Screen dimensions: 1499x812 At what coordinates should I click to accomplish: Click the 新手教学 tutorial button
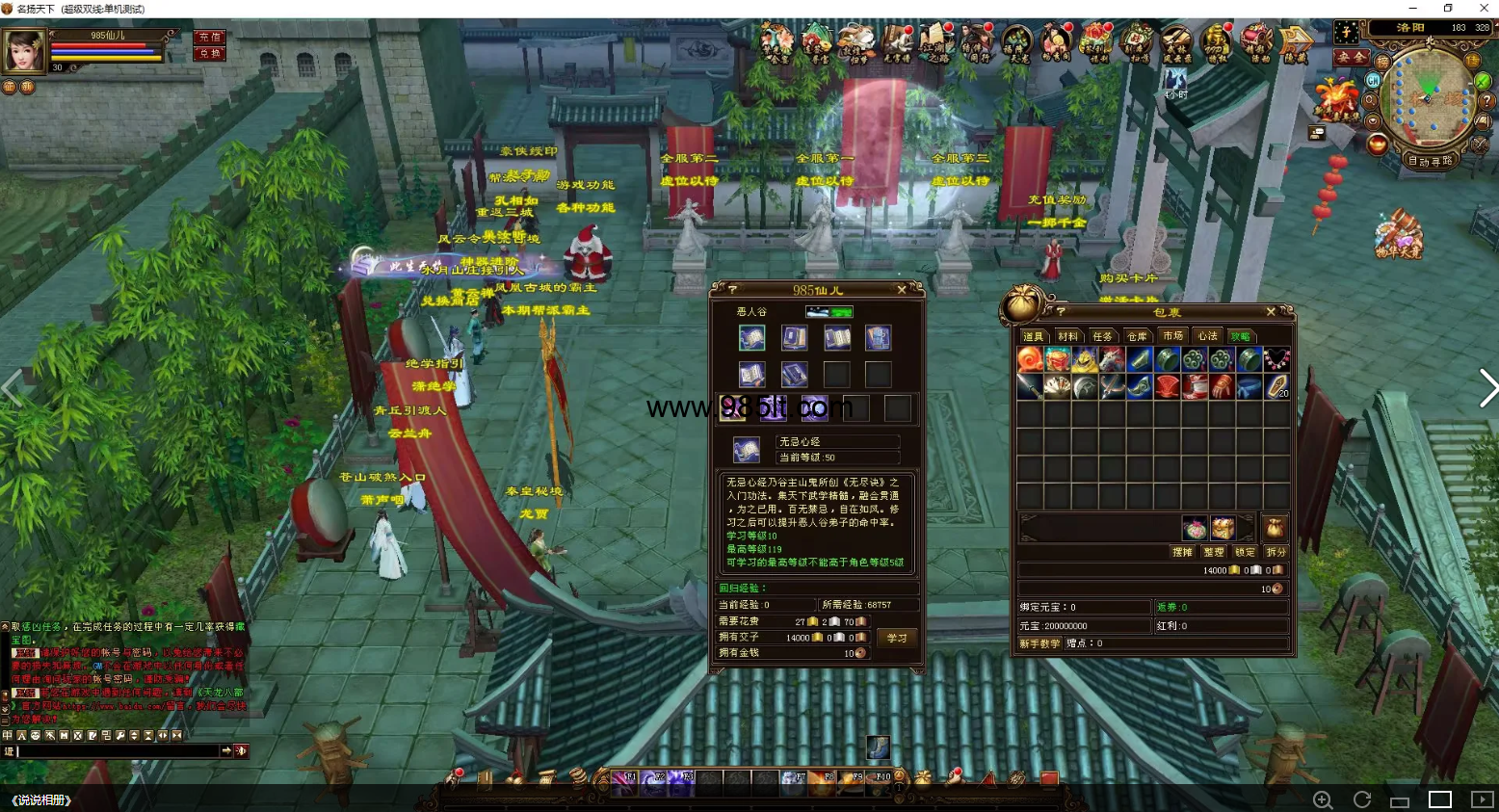[x=1039, y=643]
